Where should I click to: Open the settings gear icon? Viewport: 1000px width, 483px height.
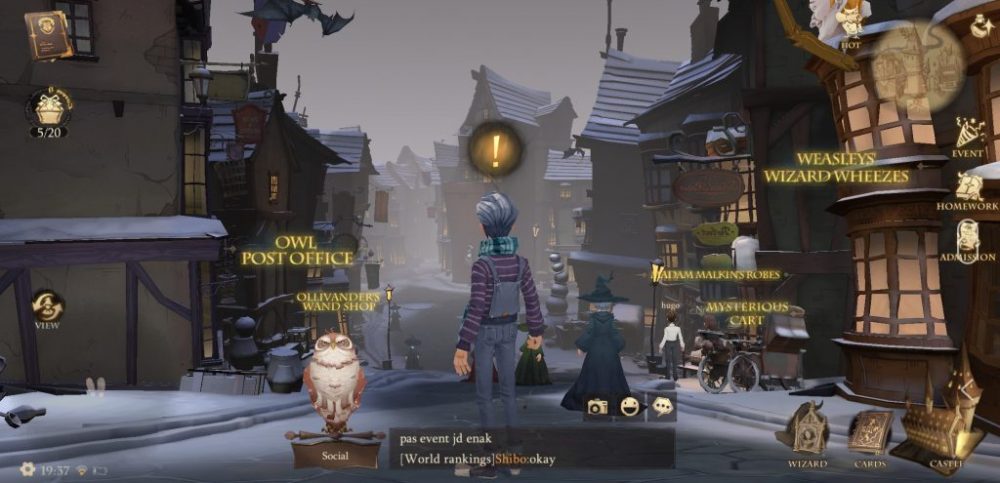[x=28, y=468]
